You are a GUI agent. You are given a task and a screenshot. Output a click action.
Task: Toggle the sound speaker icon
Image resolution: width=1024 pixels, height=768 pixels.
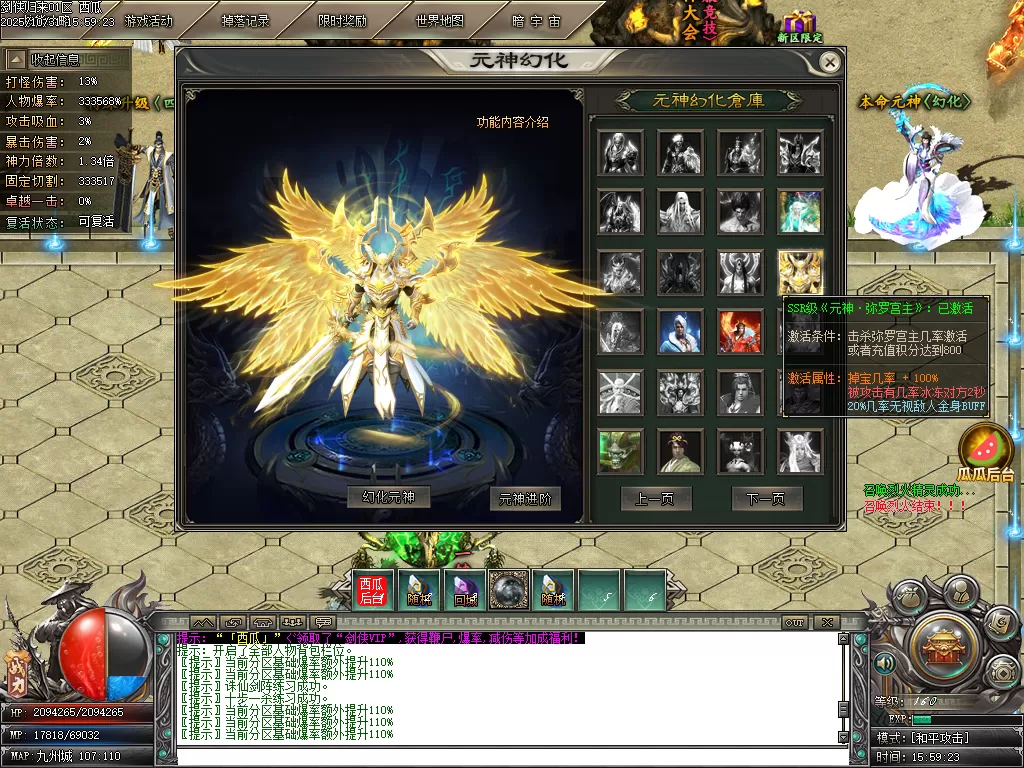pyautogui.click(x=883, y=662)
